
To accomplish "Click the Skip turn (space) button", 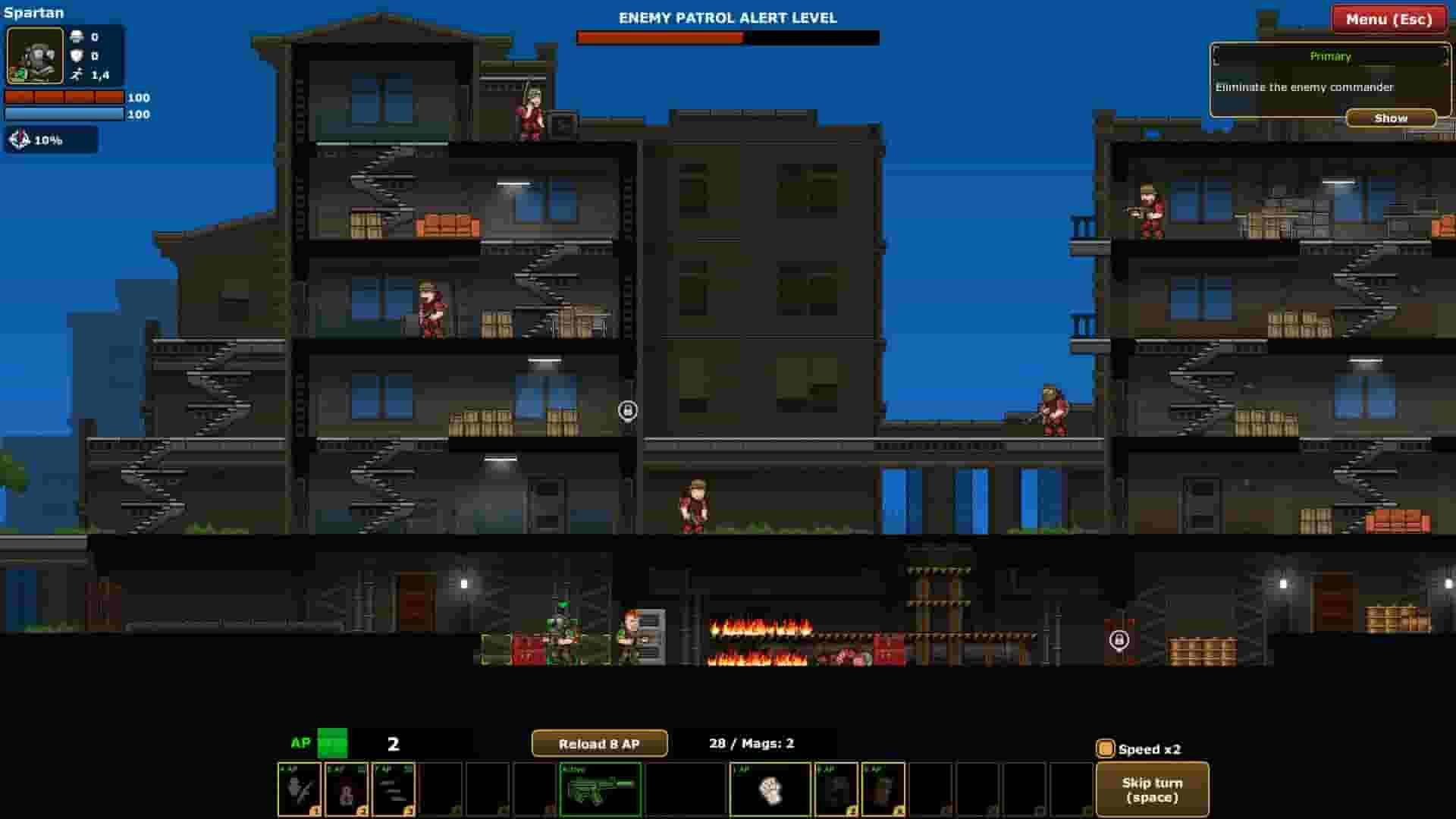I will click(x=1153, y=789).
